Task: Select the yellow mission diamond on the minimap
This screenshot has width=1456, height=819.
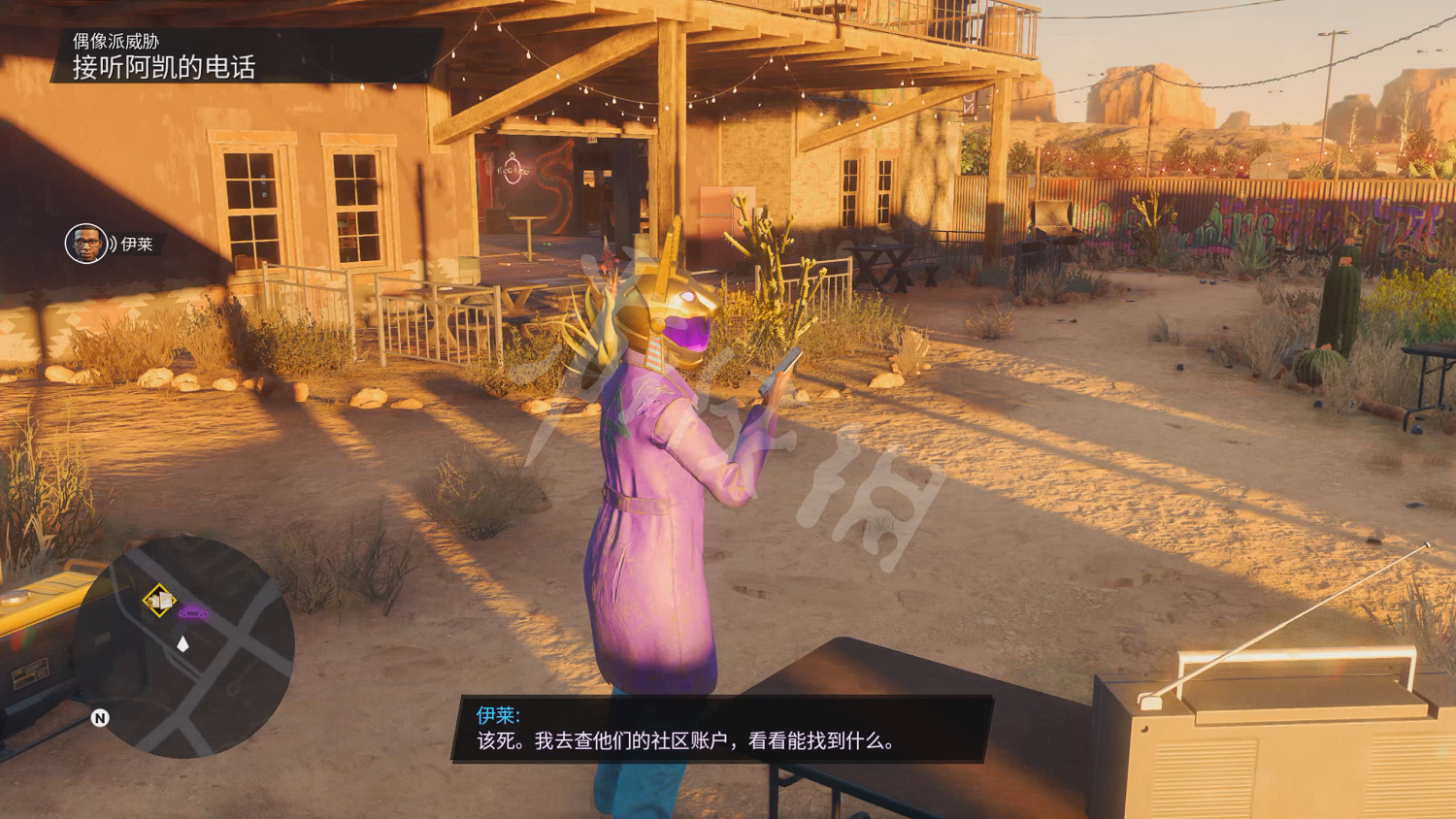Action: pos(158,598)
